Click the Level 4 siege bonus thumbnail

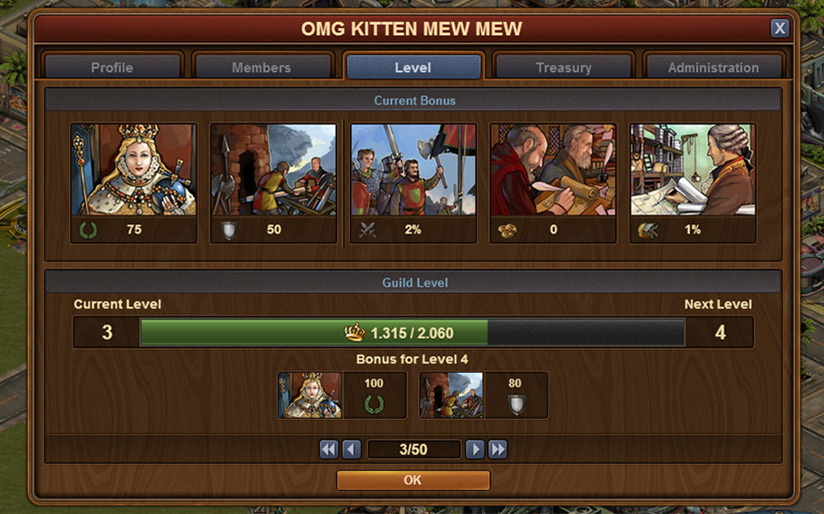coord(452,395)
